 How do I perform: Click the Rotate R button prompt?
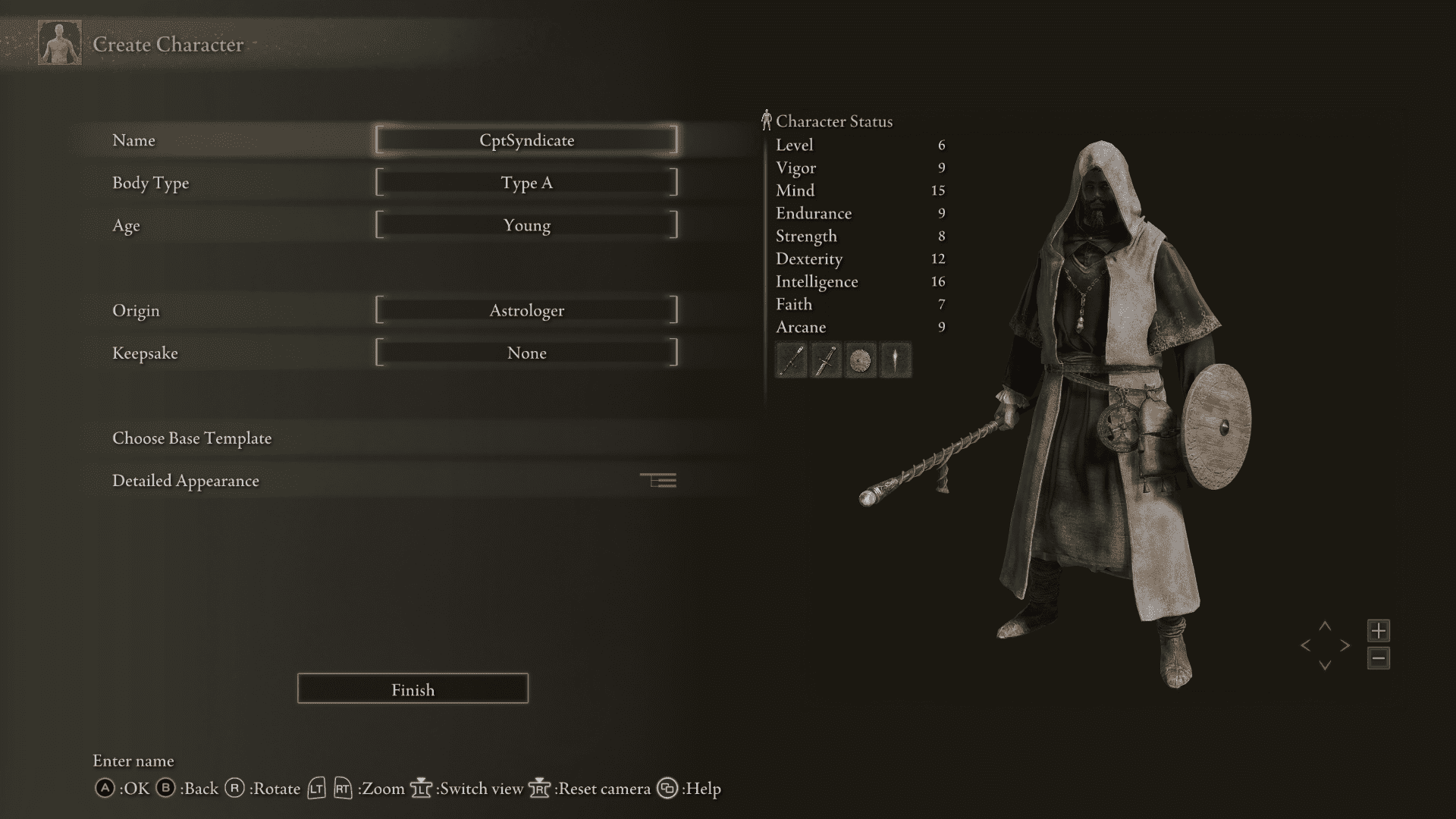point(236,789)
